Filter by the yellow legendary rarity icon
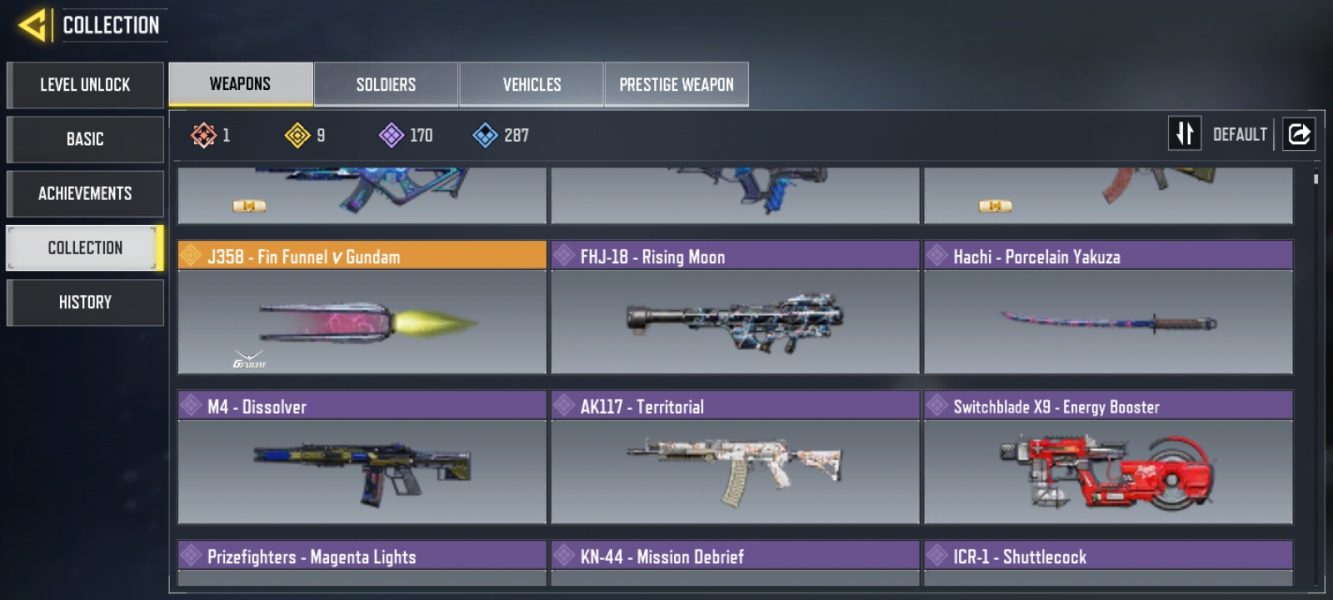Image resolution: width=1333 pixels, height=600 pixels. pos(298,135)
